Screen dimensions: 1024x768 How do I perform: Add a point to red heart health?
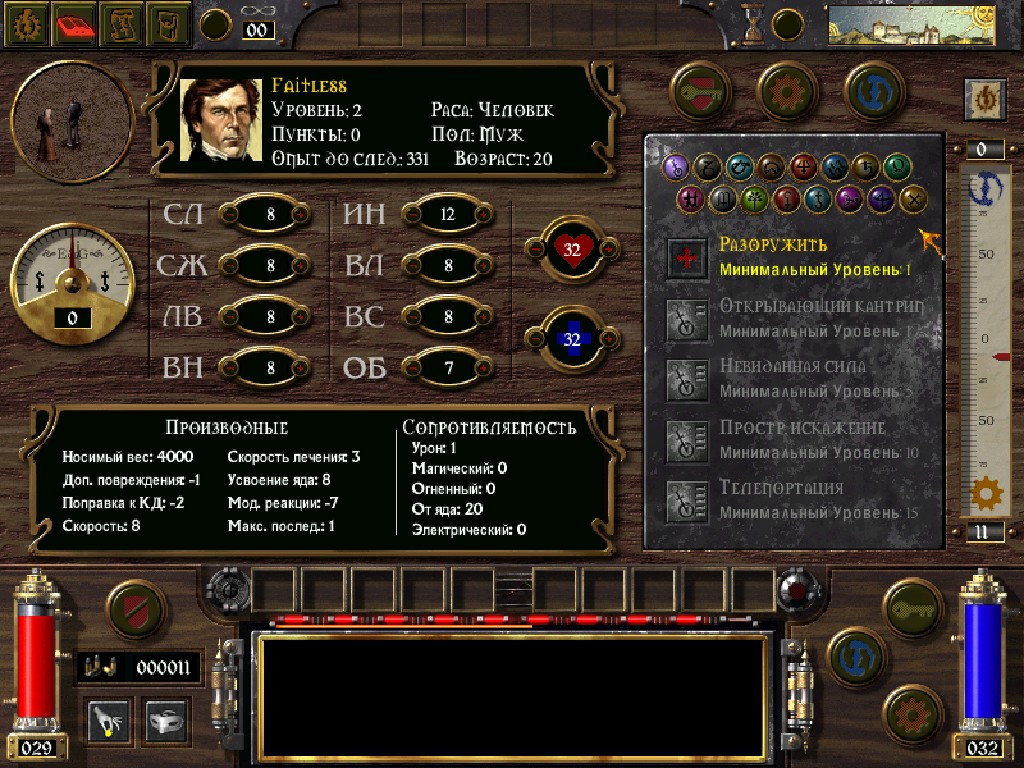click(x=607, y=249)
